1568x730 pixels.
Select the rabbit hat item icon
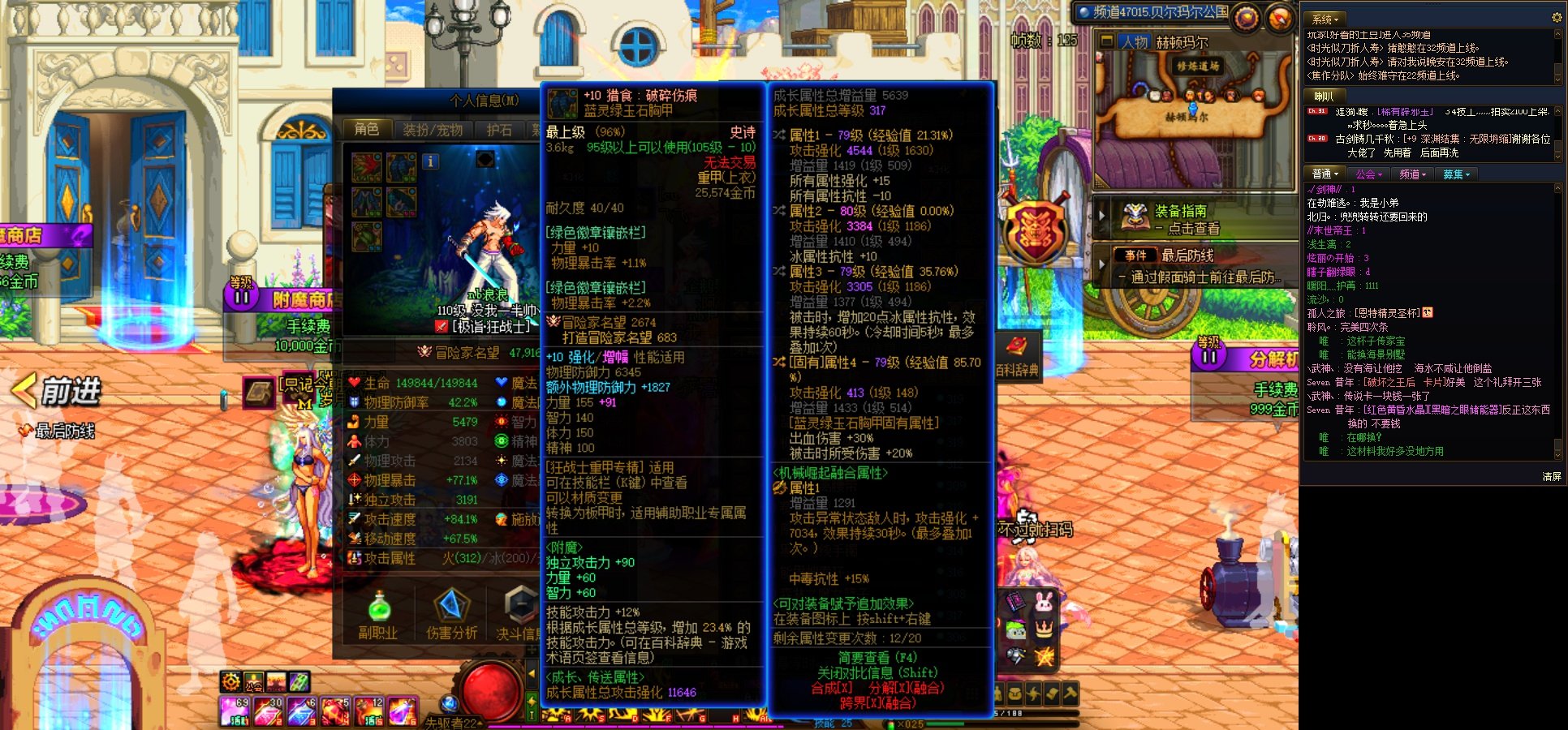(1045, 602)
